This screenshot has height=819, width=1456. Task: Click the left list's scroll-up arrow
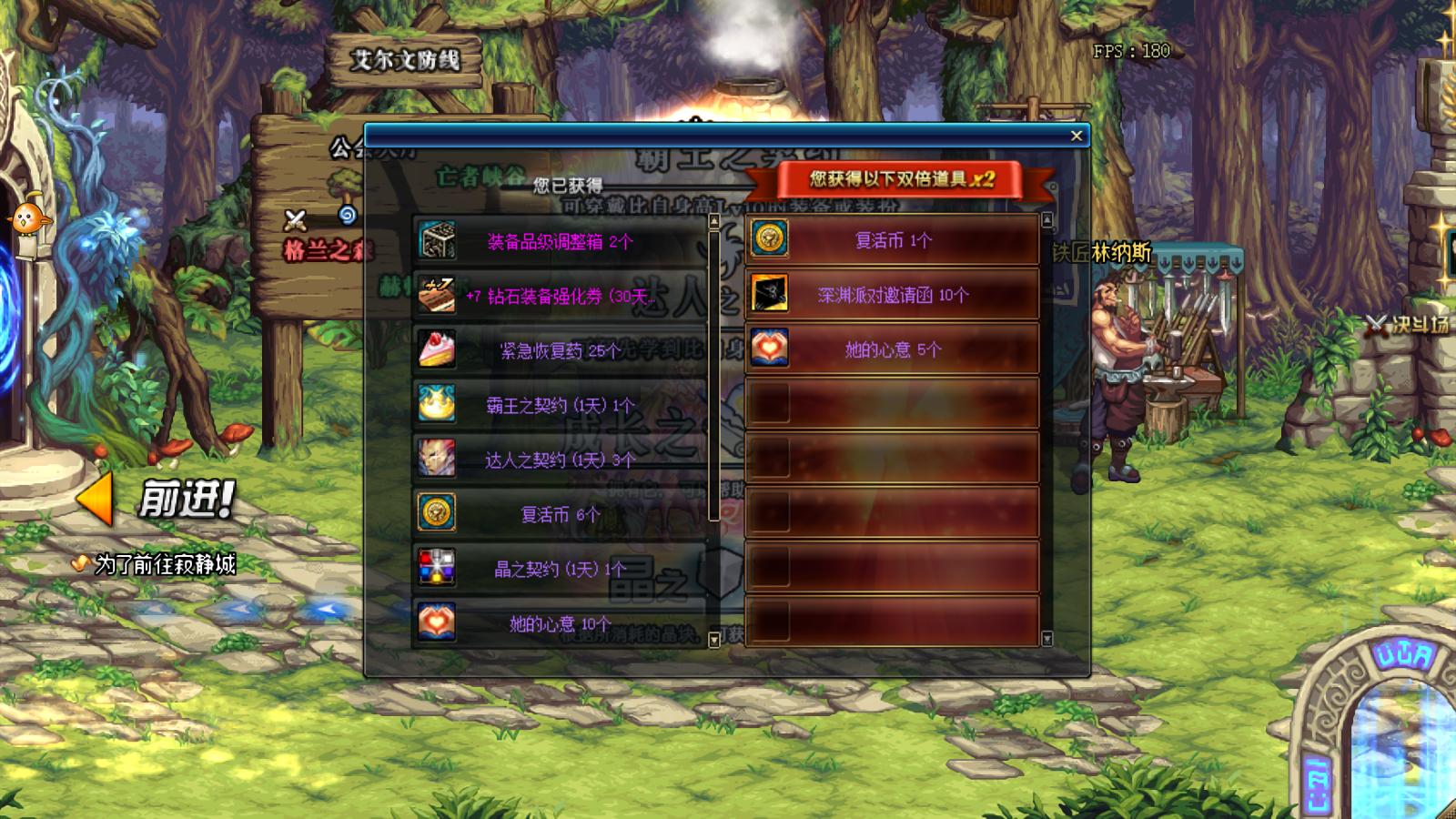point(713,221)
